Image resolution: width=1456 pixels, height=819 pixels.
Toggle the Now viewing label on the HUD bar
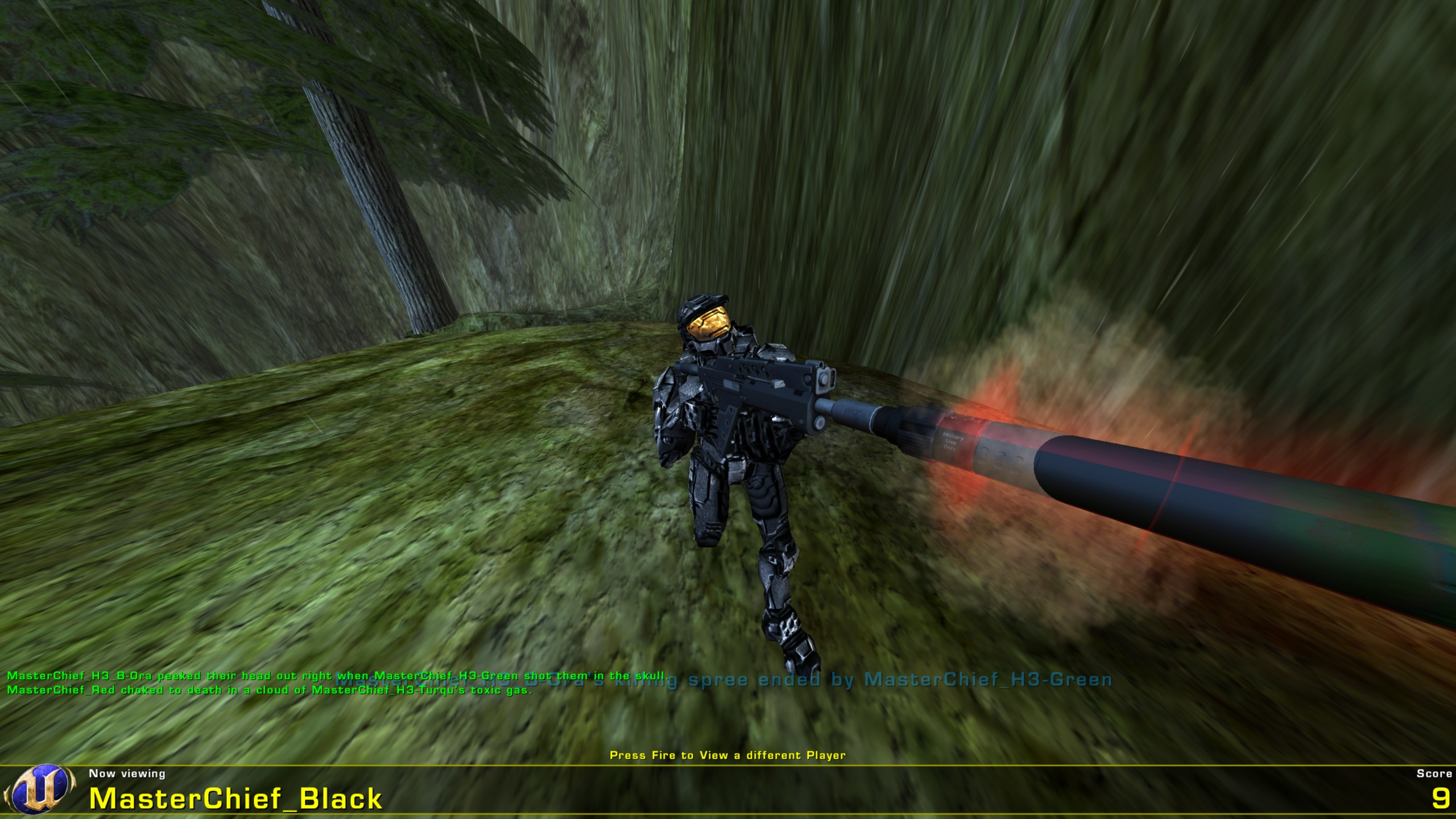(x=126, y=773)
